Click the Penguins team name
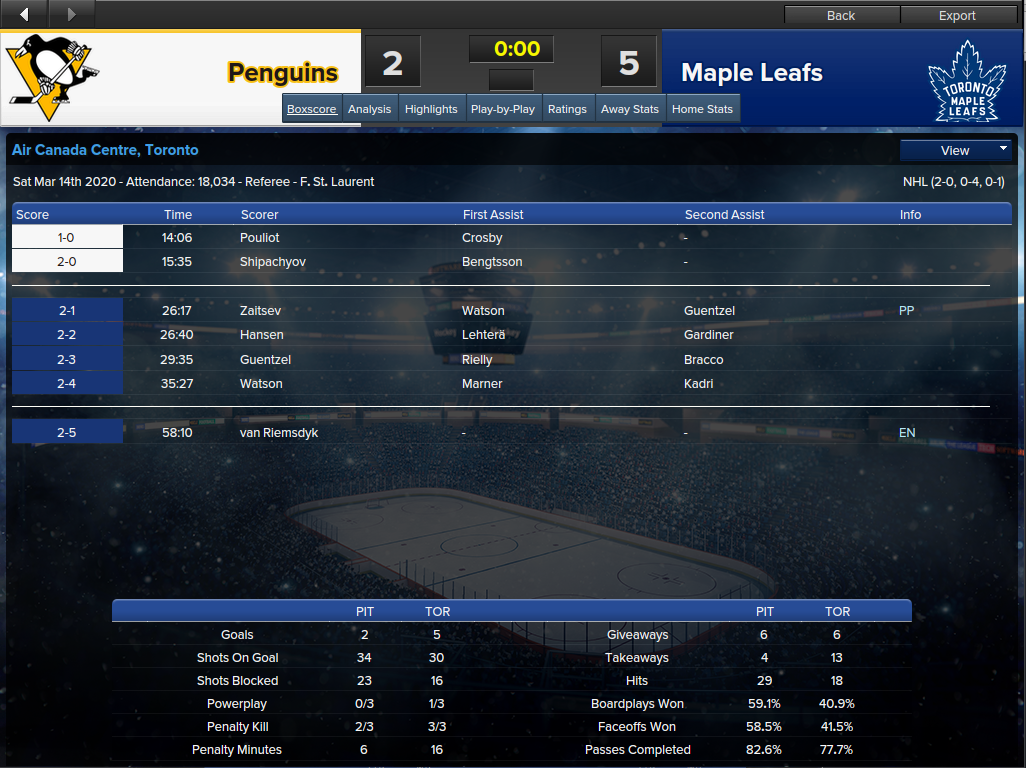This screenshot has height=768, width=1026. pyautogui.click(x=283, y=73)
